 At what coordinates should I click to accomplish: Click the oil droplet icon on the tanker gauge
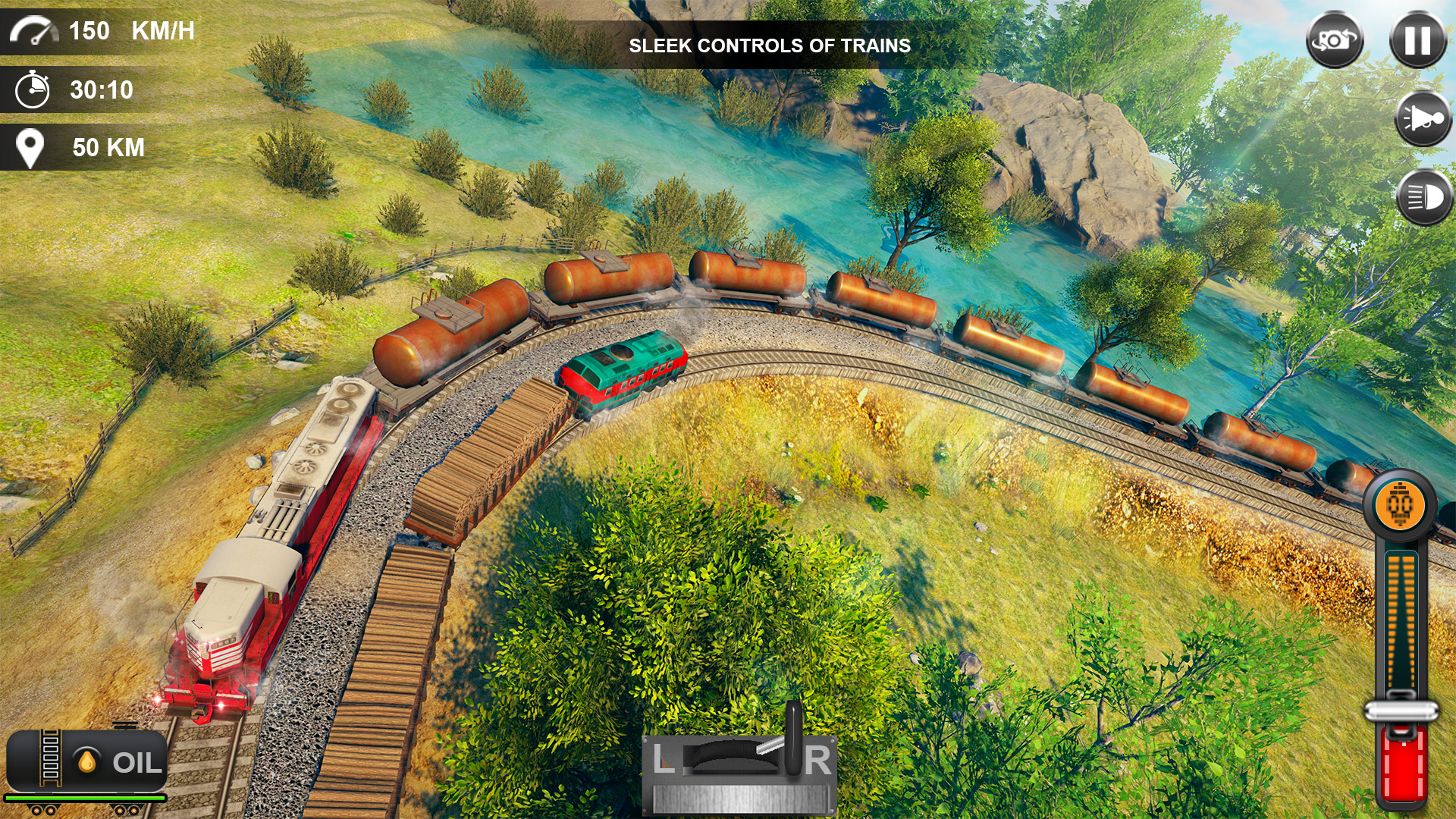86,761
